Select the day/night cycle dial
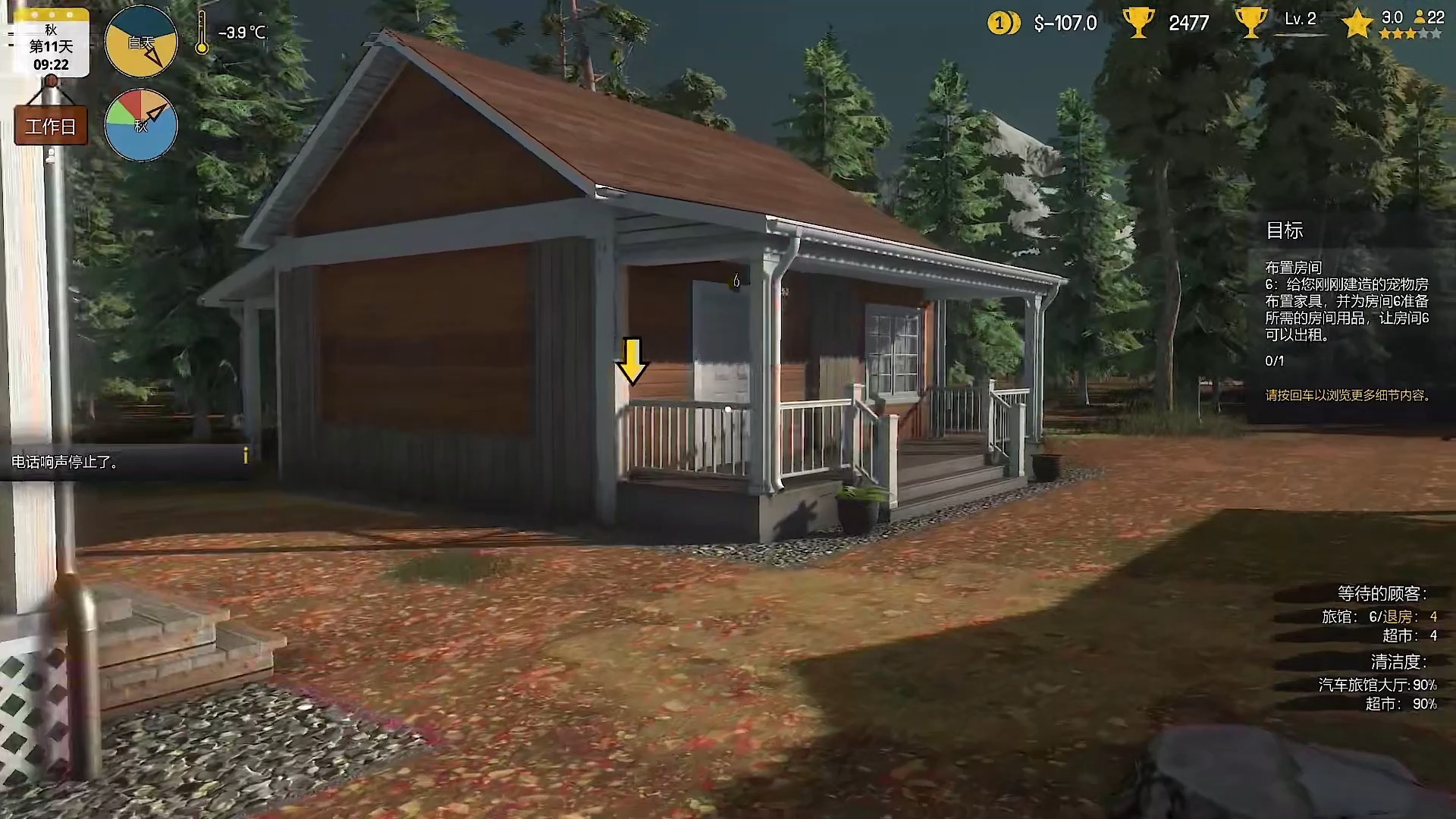The width and height of the screenshot is (1456, 819). 141,42
